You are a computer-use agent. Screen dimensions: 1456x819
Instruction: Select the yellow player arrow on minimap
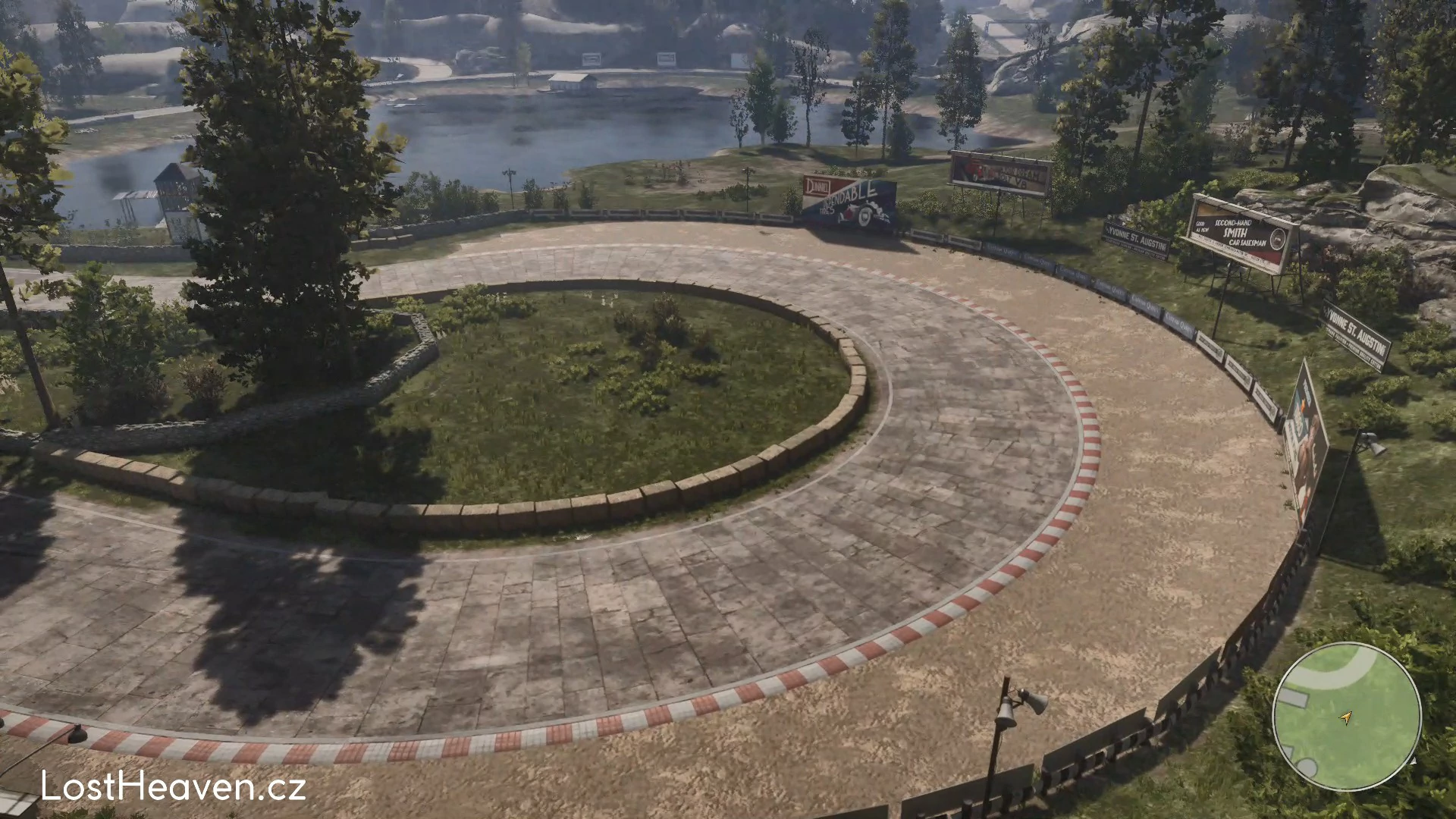[1346, 717]
